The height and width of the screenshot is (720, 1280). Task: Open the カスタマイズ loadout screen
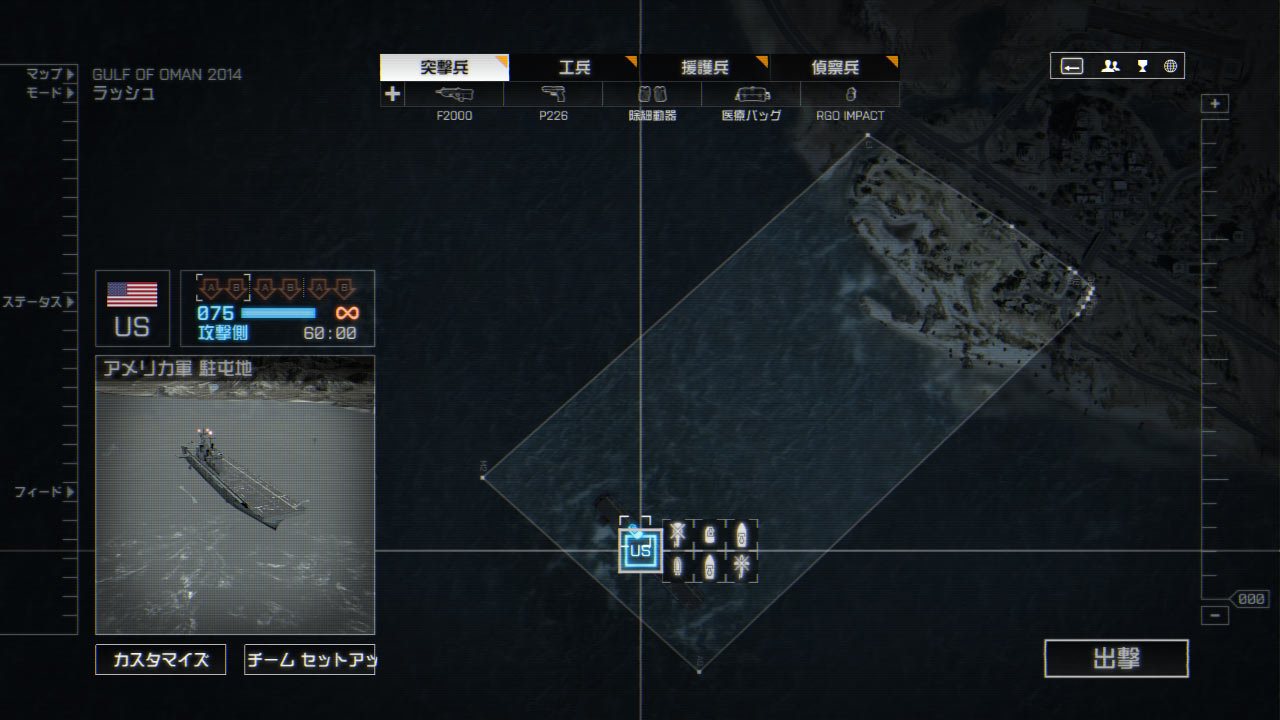point(161,660)
